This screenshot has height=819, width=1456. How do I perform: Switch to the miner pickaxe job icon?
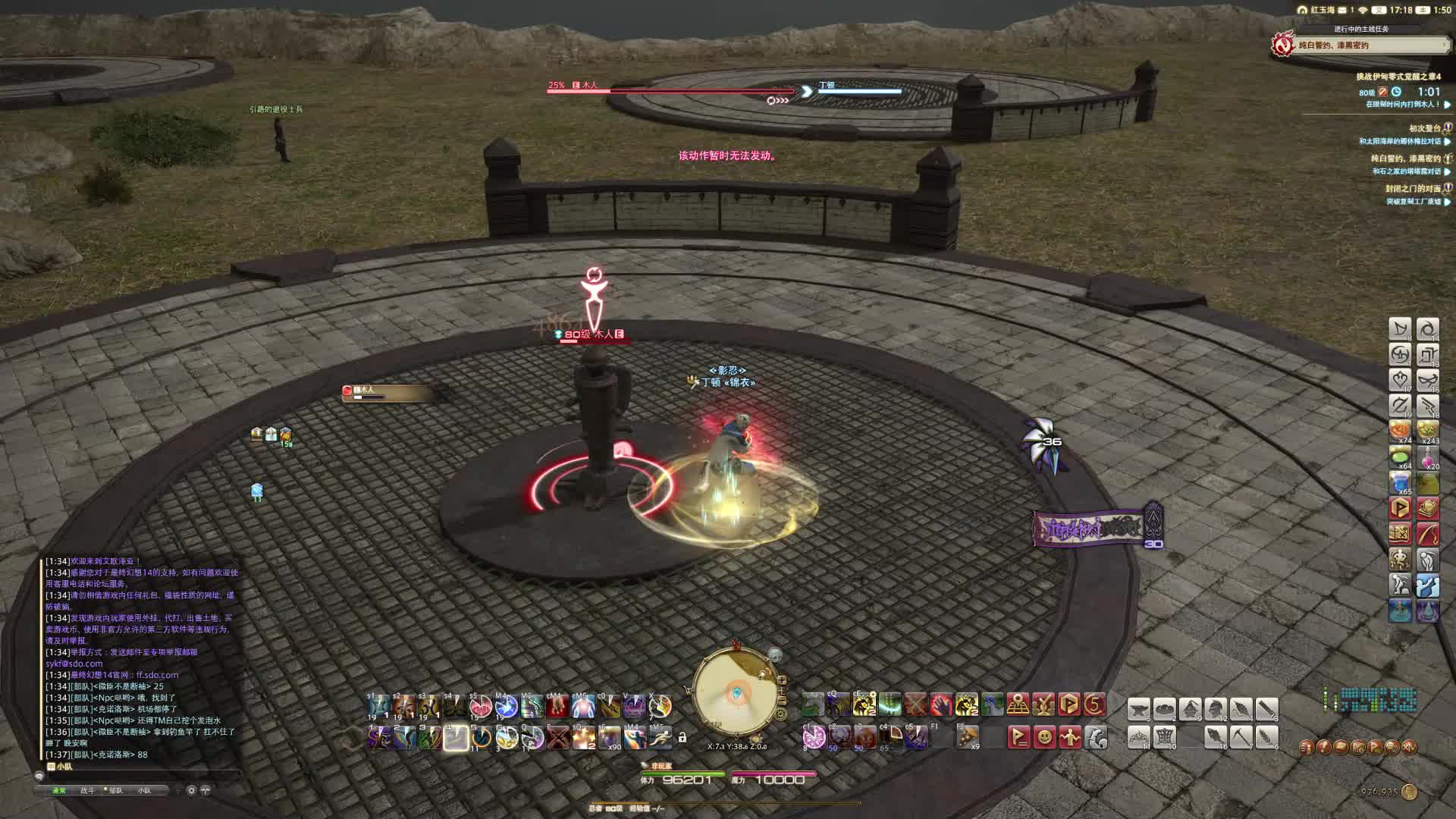1241,736
